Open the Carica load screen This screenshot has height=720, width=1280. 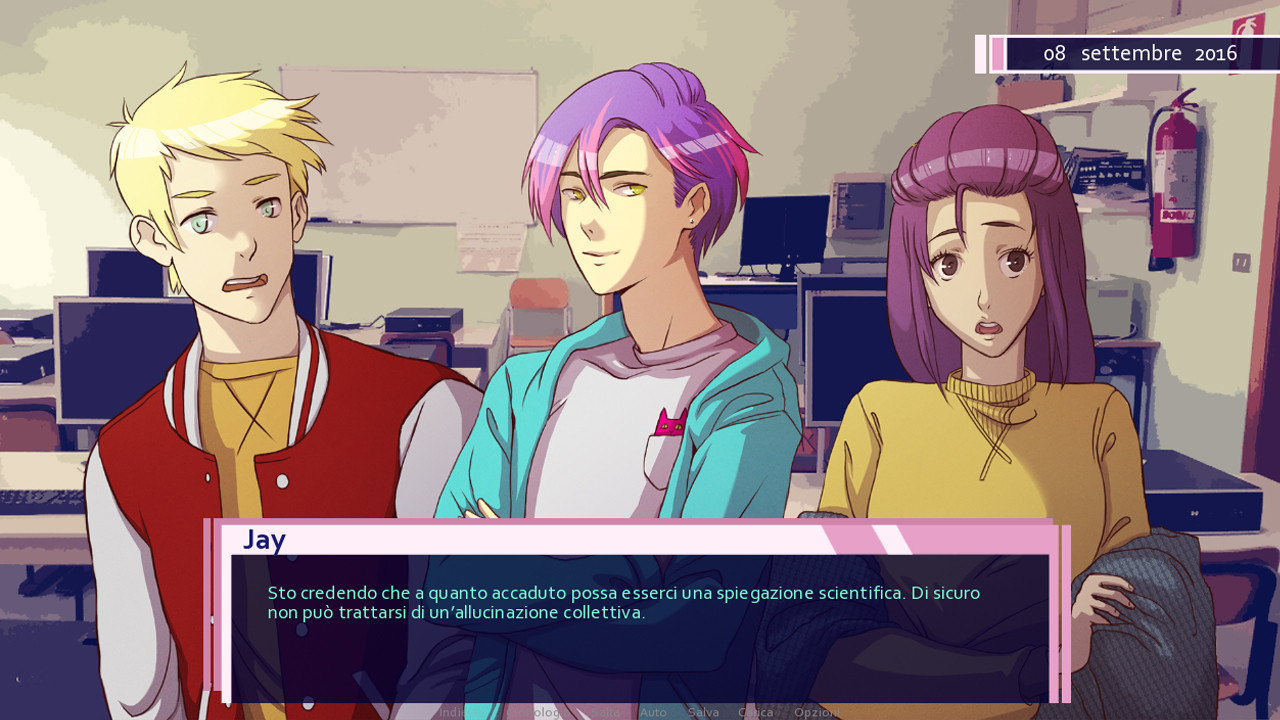click(x=756, y=712)
